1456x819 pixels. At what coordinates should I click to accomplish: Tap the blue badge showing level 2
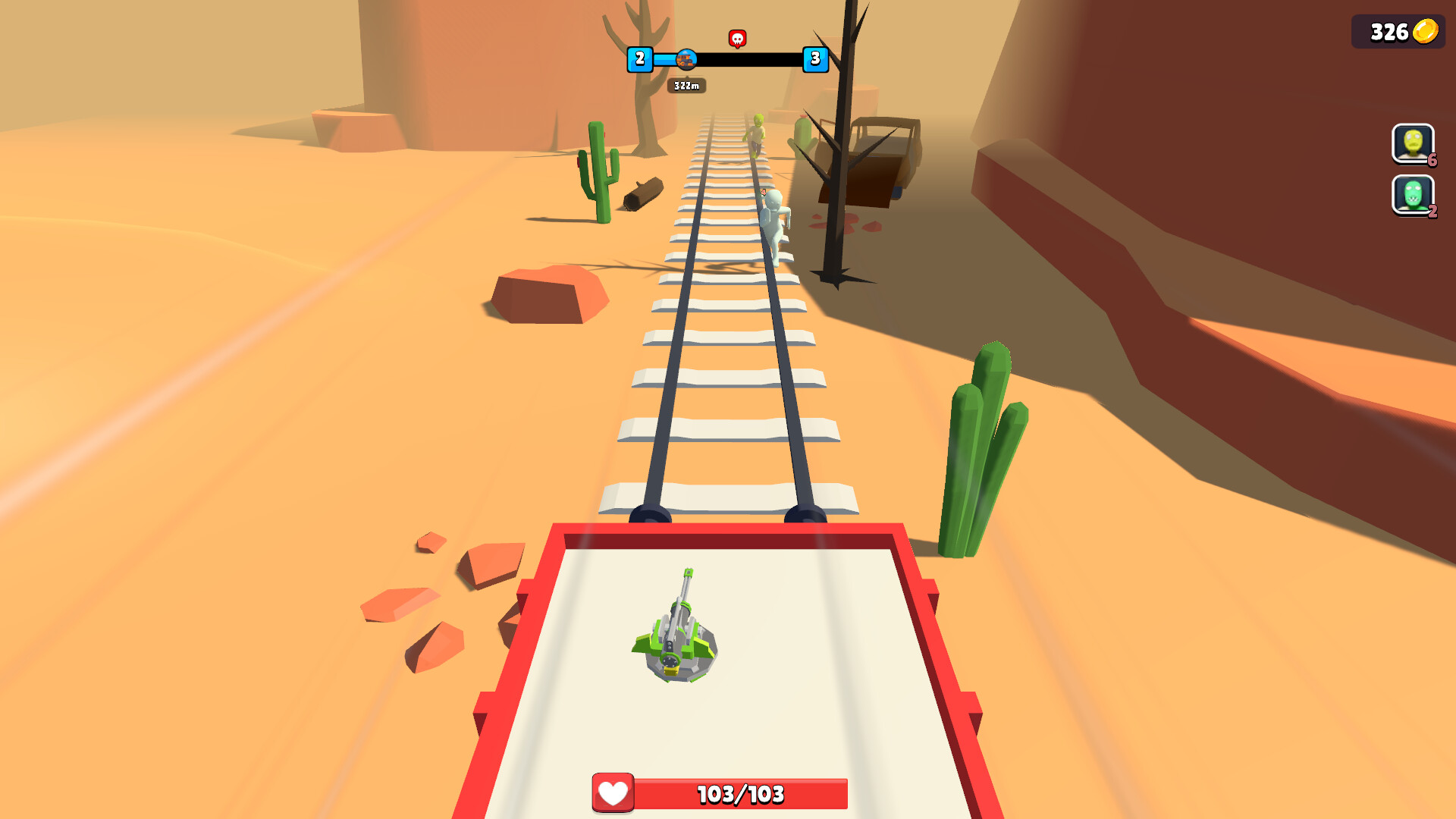click(x=640, y=59)
